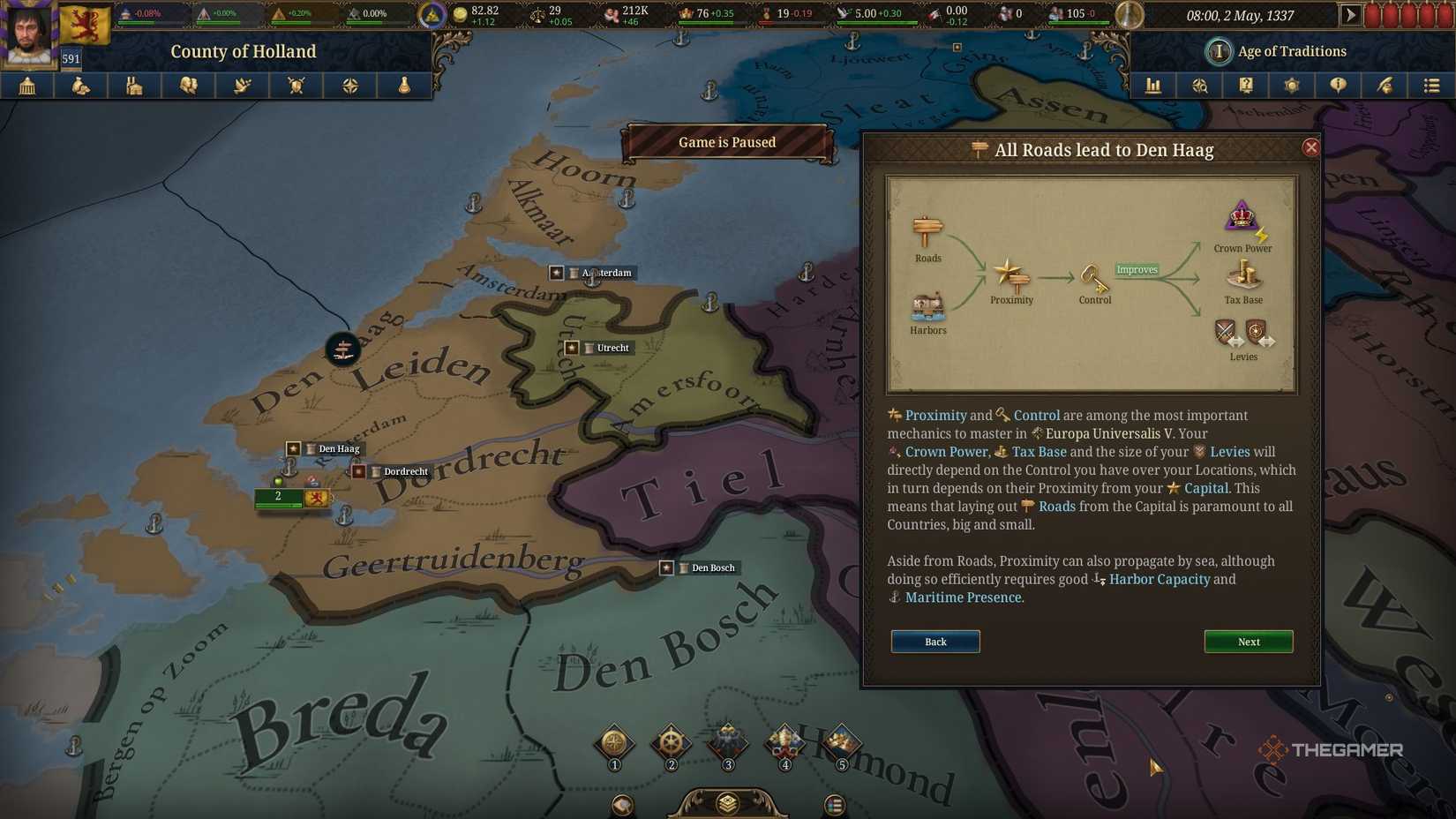Open the outliner list icon
This screenshot has width=1456, height=819.
1430,86
